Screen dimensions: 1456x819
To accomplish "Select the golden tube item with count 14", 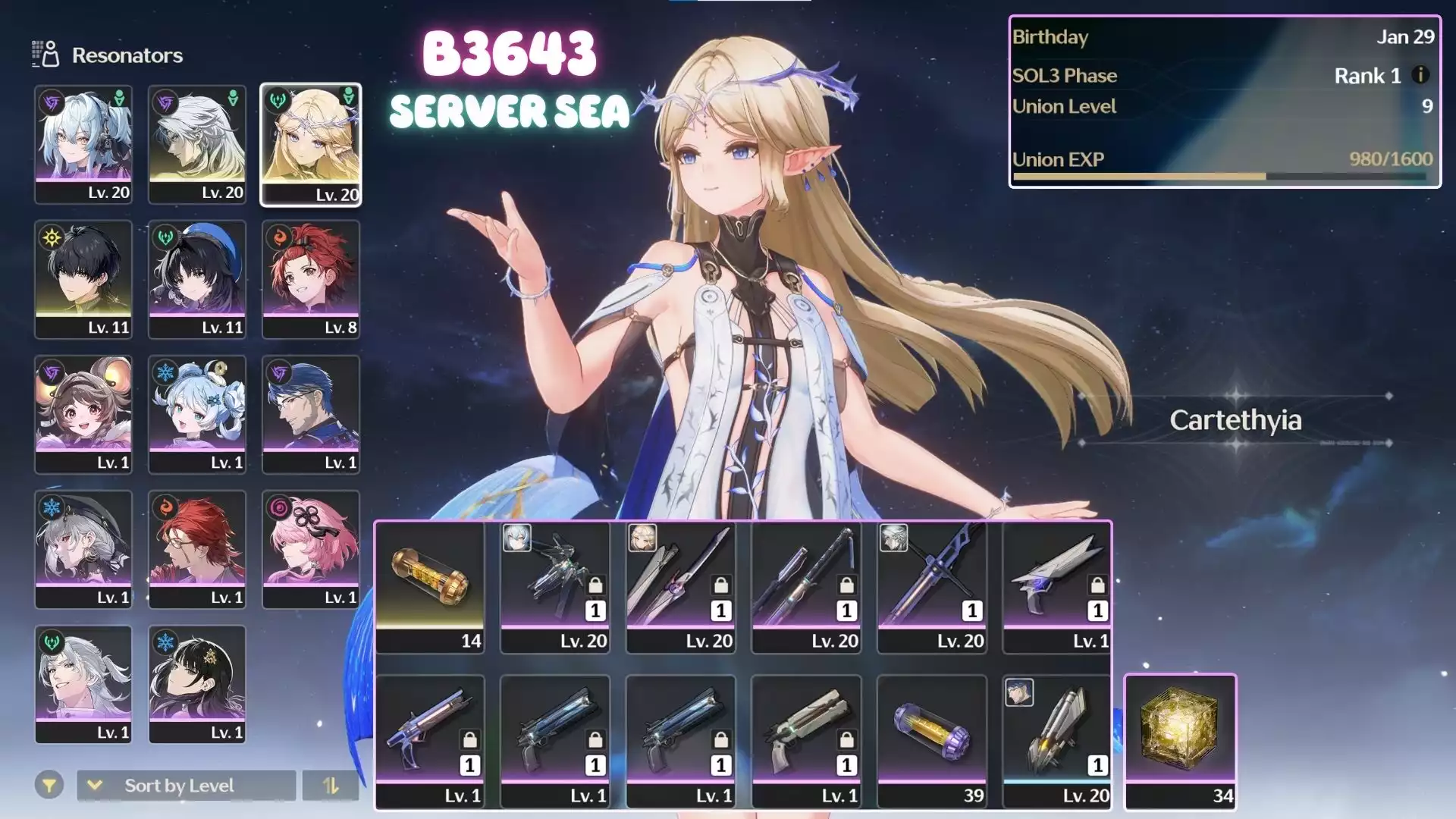I will (430, 586).
